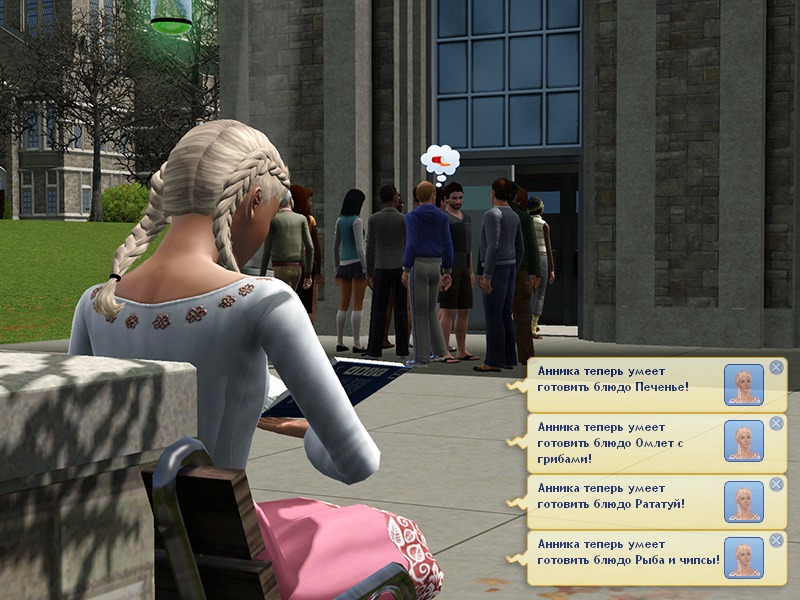The height and width of the screenshot is (600, 800).
Task: Dismiss the Омлет с грибами notification
Action: point(776,425)
